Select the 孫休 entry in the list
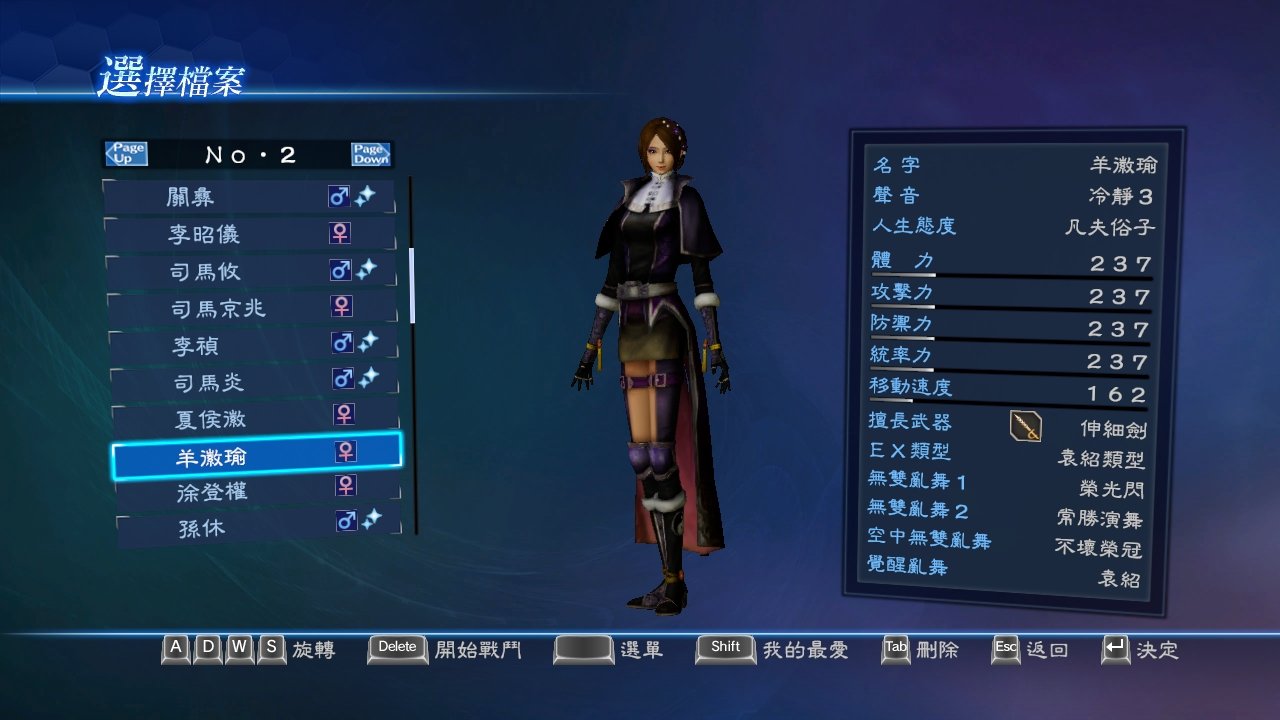The height and width of the screenshot is (720, 1280). (259, 527)
